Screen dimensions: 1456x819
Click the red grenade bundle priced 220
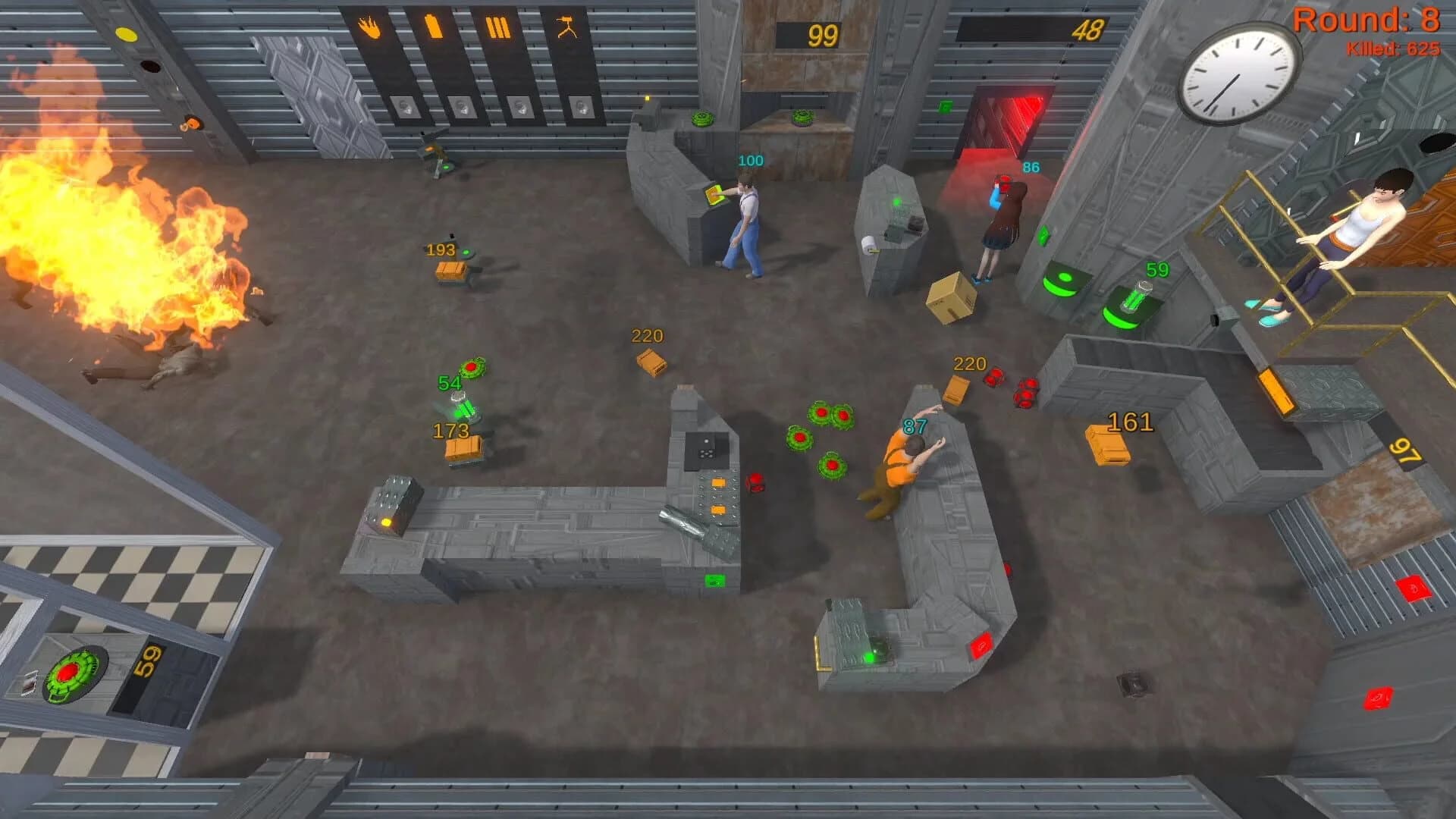tap(993, 377)
